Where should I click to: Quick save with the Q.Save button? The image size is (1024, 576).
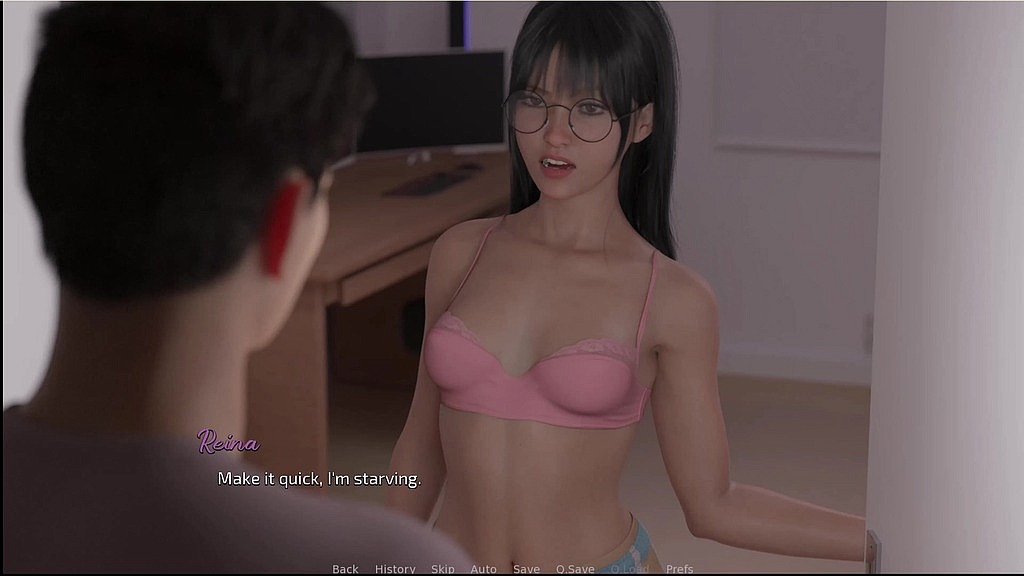(x=575, y=569)
